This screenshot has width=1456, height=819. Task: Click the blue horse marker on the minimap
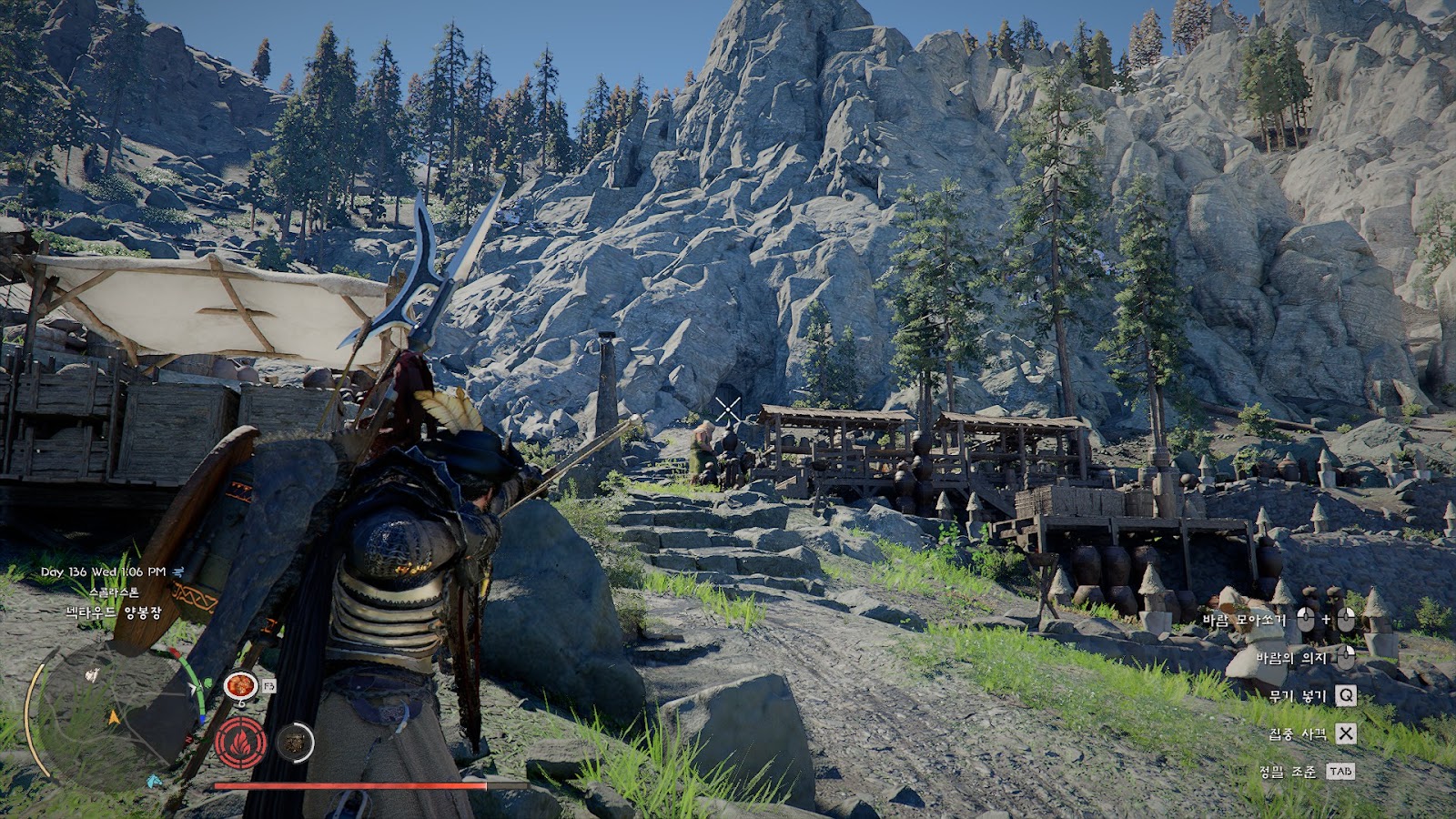tap(156, 781)
